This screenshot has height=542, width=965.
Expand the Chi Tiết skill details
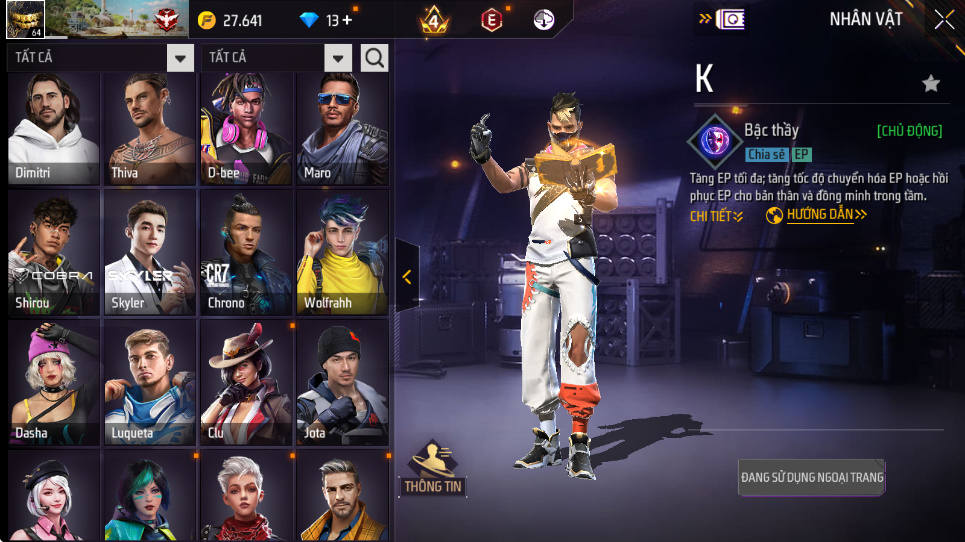pyautogui.click(x=716, y=215)
